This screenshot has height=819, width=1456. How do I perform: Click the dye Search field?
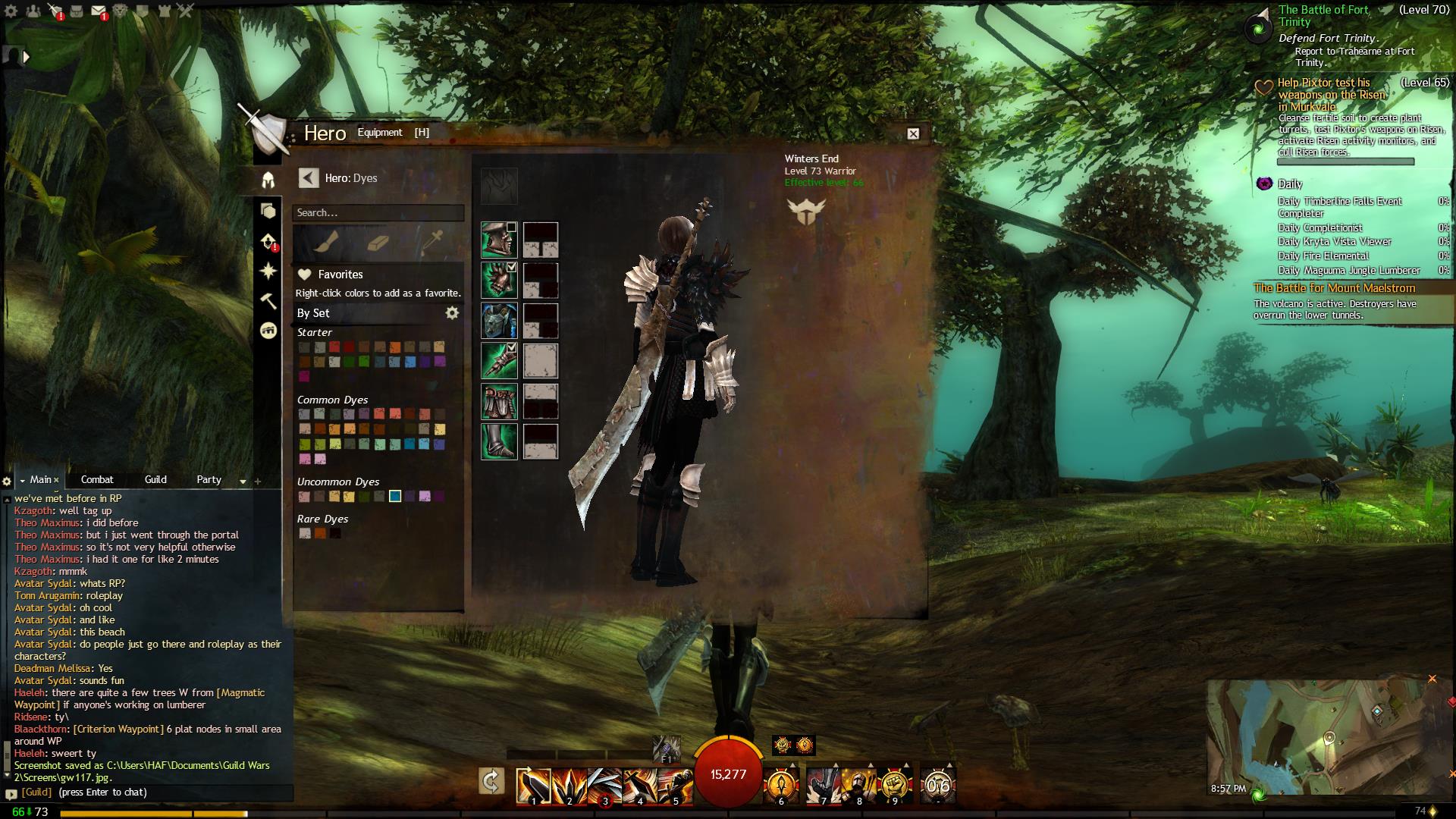pos(378,213)
